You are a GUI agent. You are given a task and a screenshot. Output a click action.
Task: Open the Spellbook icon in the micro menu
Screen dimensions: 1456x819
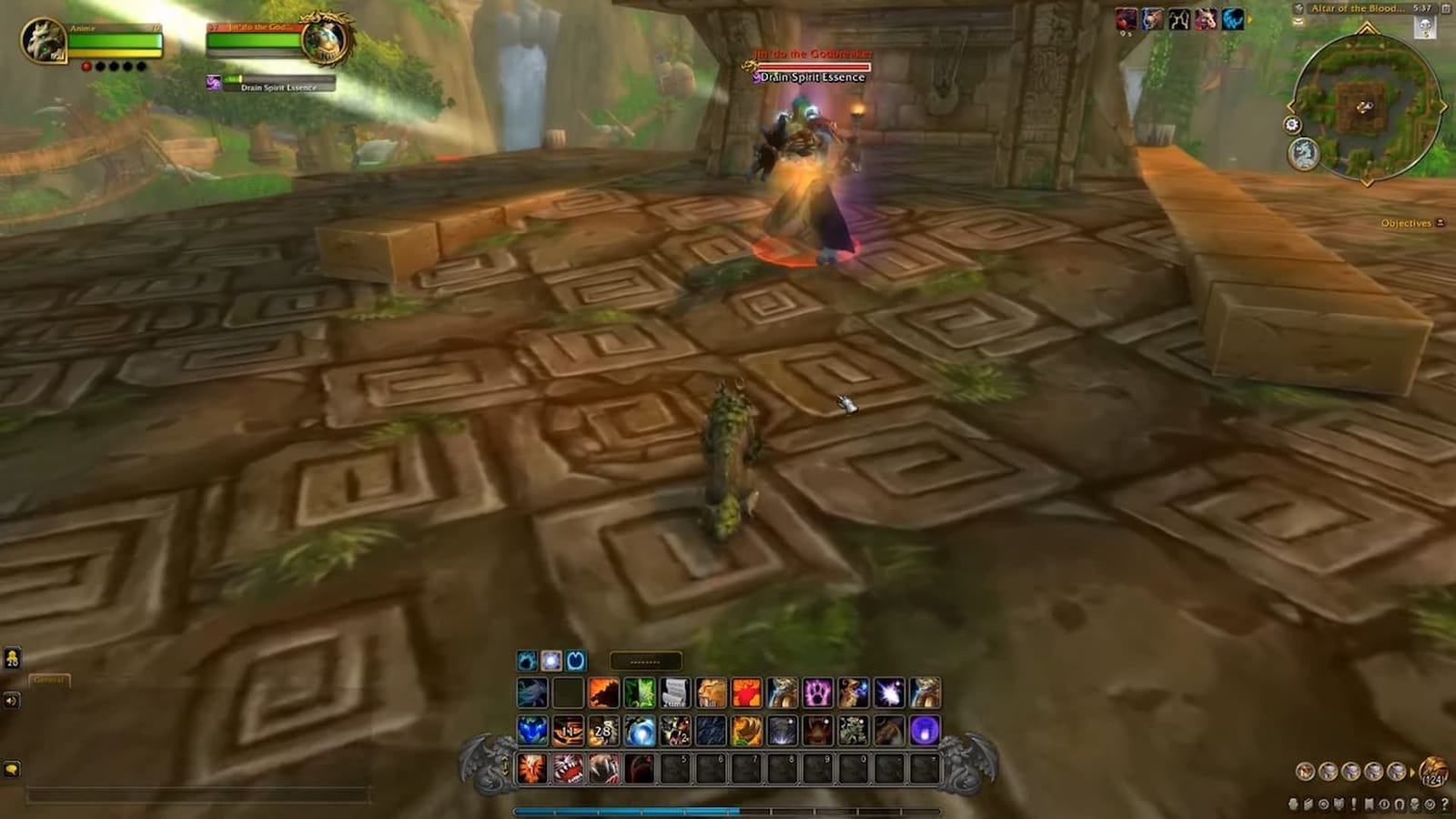click(1308, 804)
